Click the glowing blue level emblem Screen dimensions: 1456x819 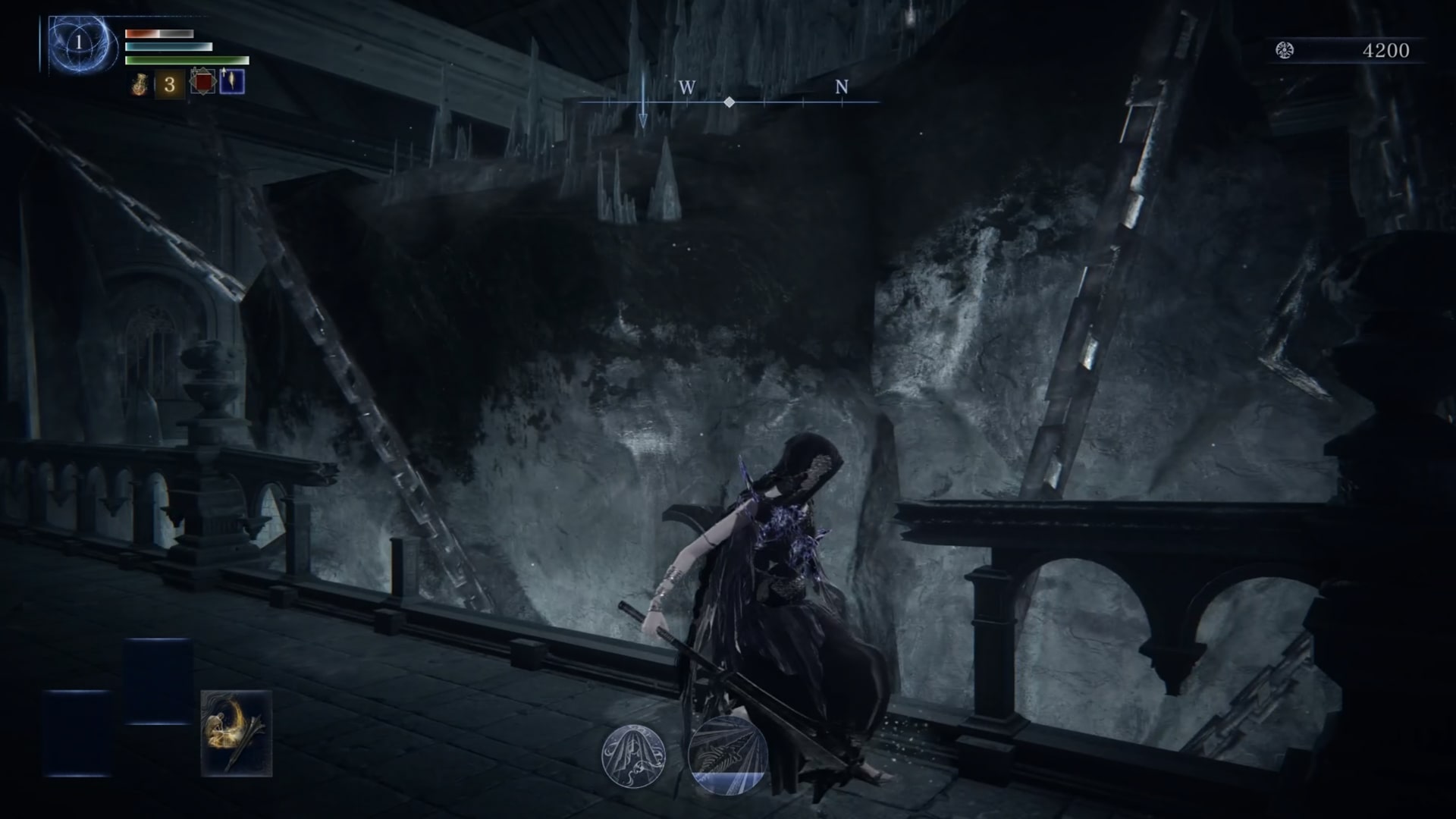[79, 44]
